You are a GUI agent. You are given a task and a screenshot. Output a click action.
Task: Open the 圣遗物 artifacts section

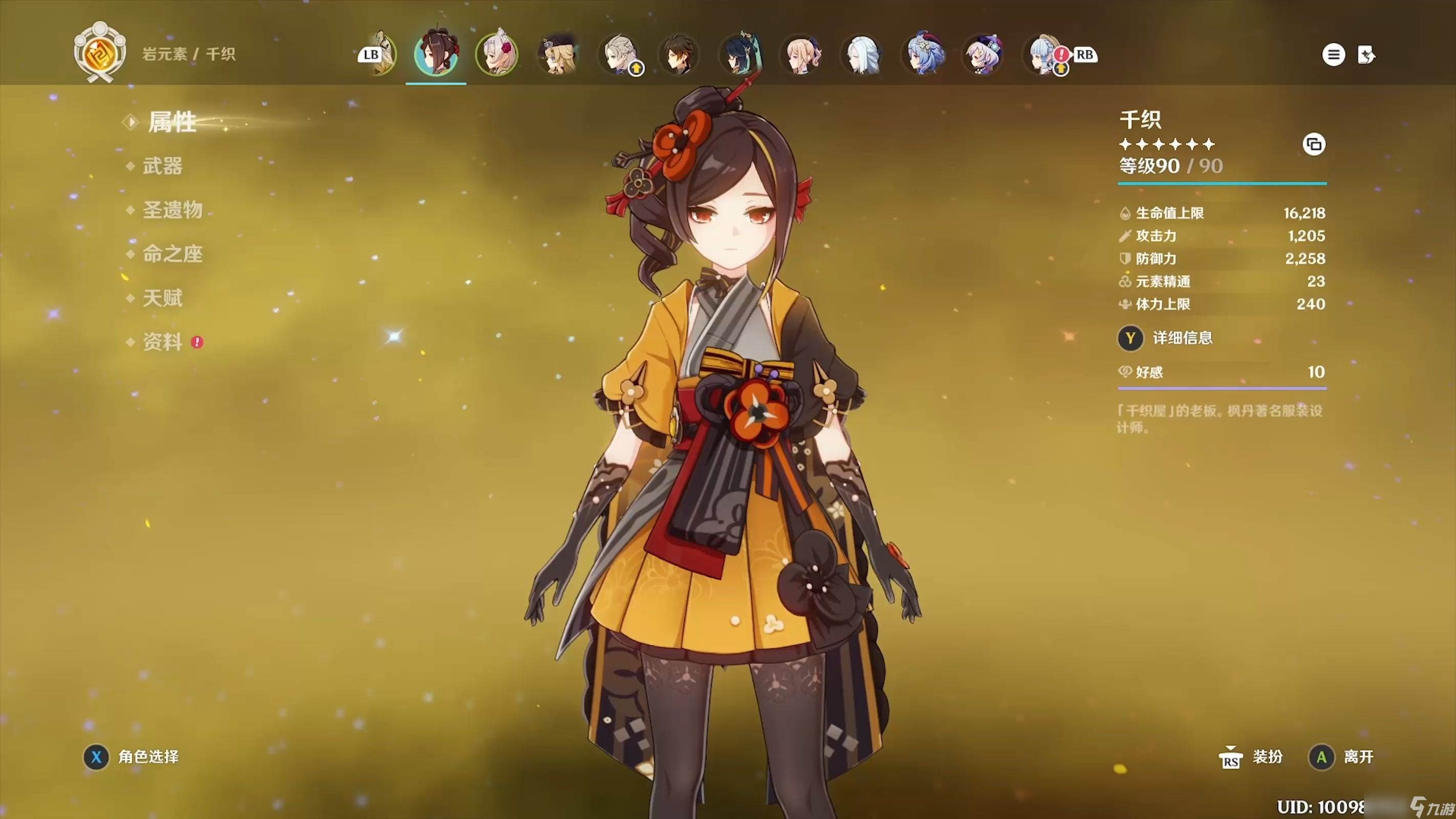(x=173, y=211)
